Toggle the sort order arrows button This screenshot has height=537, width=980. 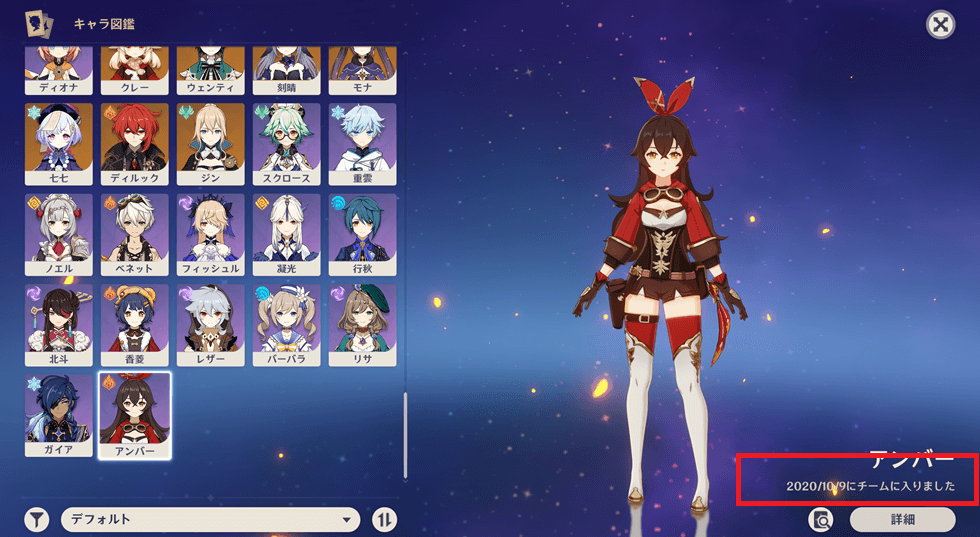[385, 519]
